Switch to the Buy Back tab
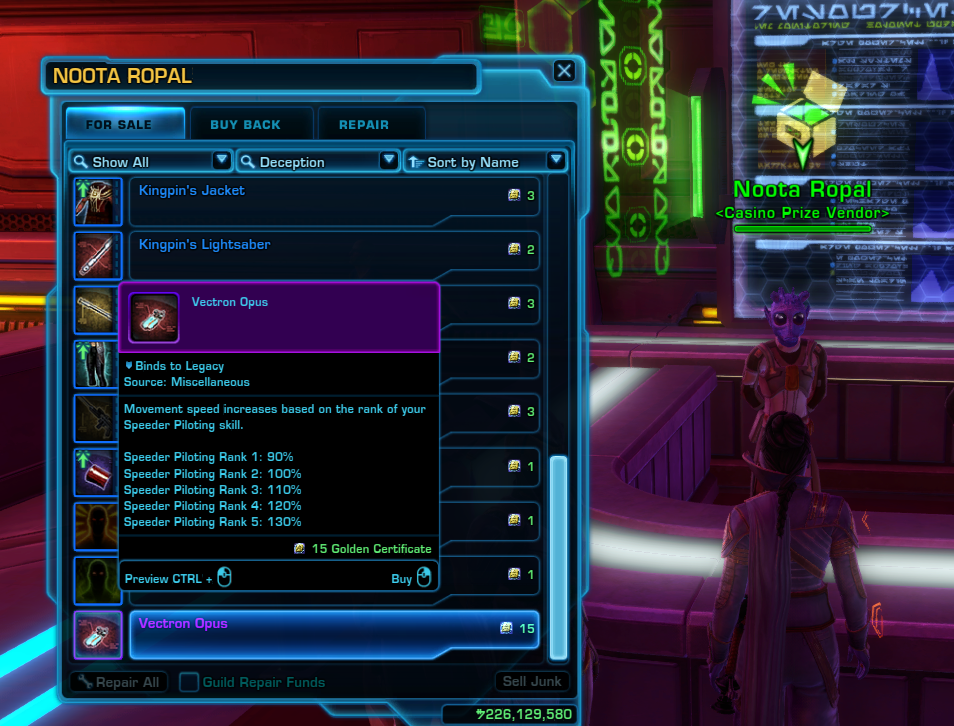This screenshot has height=726, width=954. tap(245, 125)
